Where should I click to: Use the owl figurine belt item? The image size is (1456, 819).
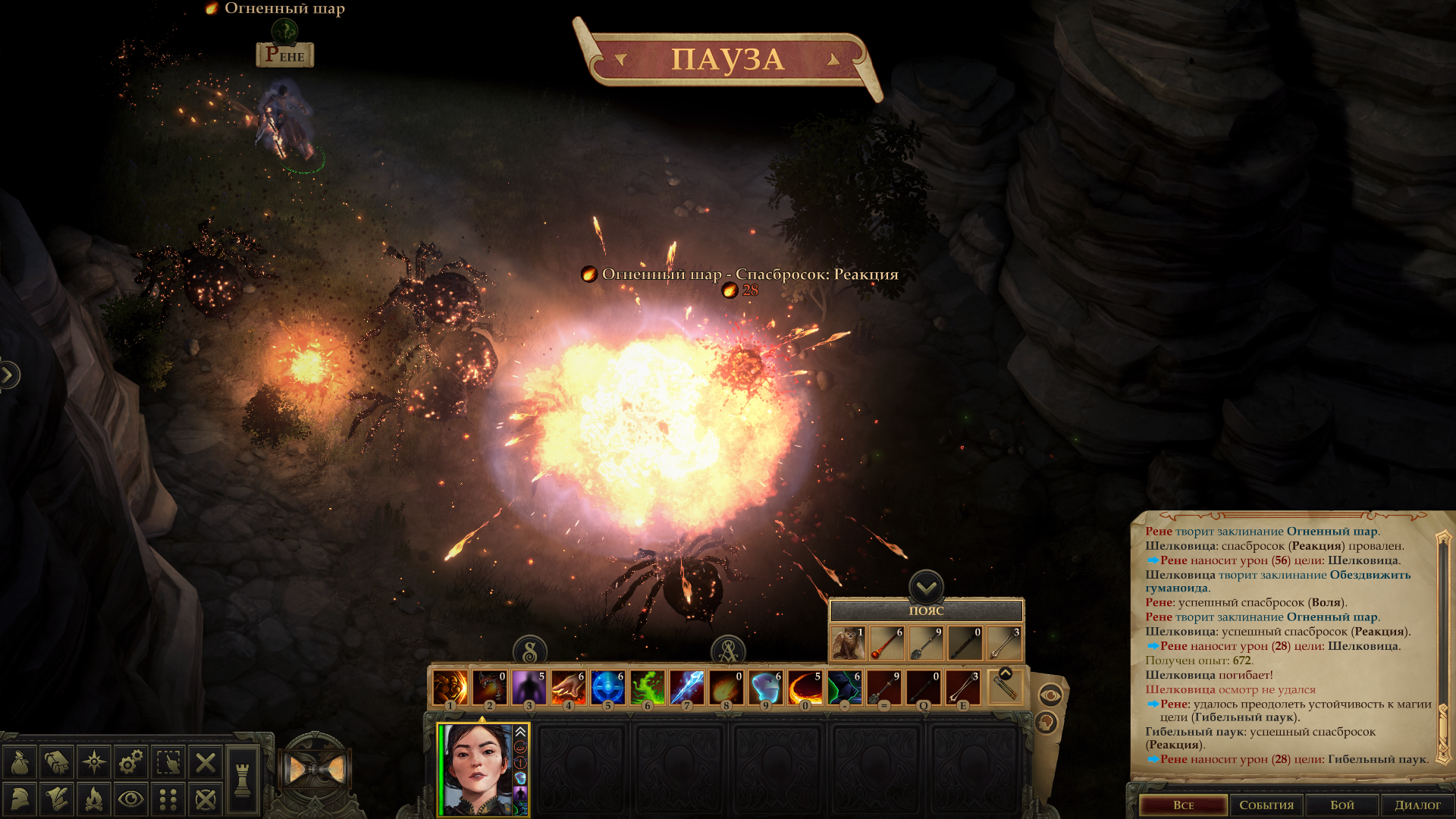(848, 644)
